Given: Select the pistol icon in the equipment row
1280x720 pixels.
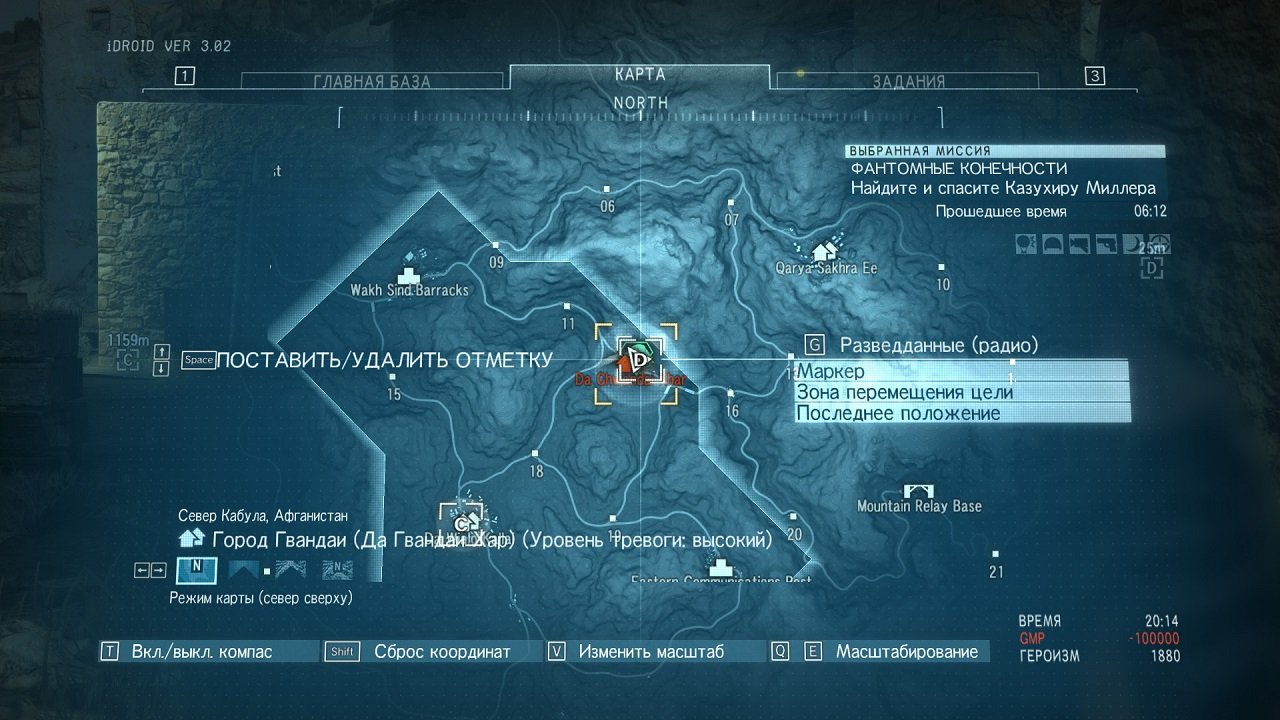Looking at the screenshot, I should click(x=1105, y=244).
